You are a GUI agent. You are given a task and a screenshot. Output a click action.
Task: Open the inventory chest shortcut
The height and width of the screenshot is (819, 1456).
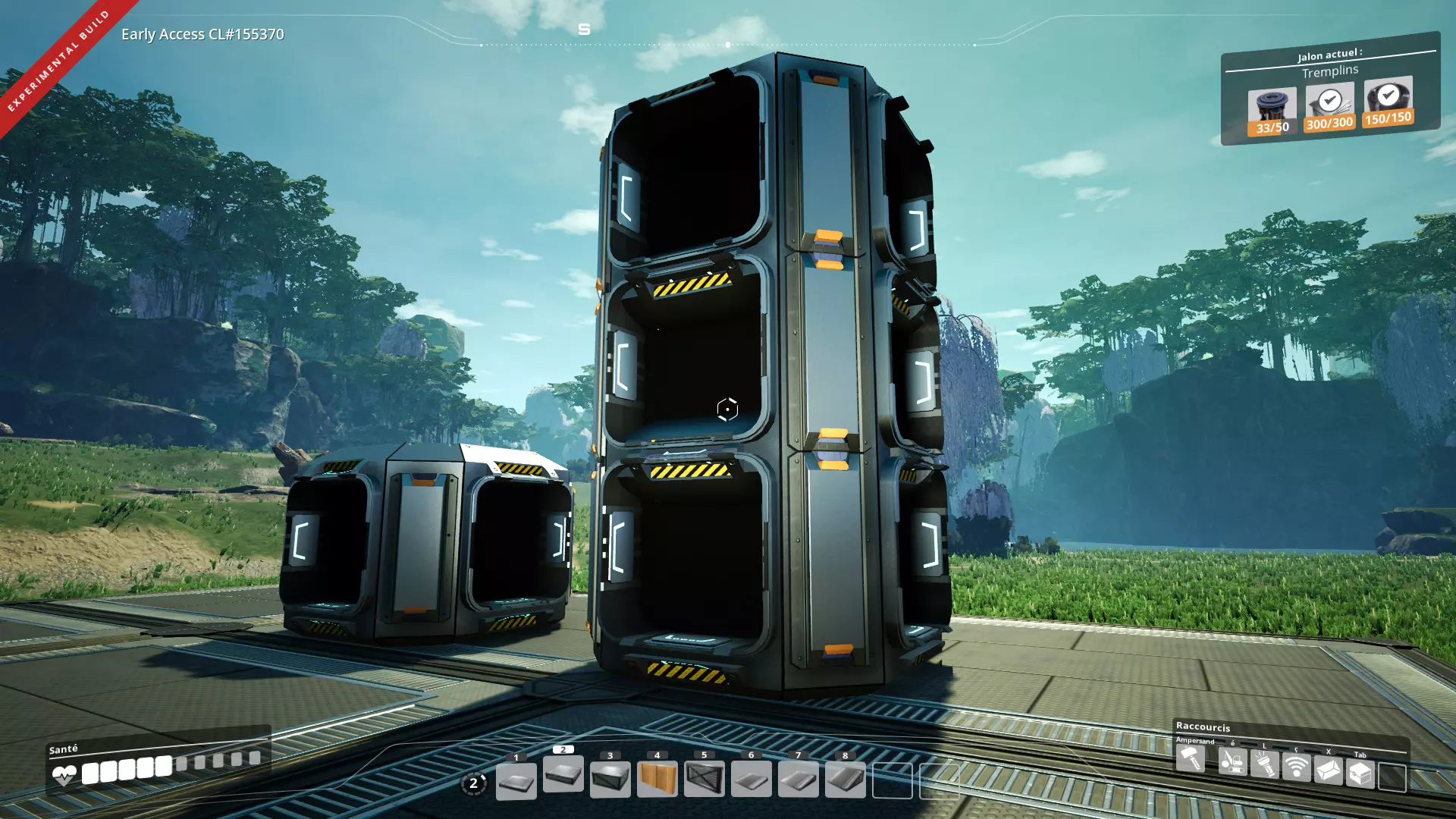(1360, 773)
